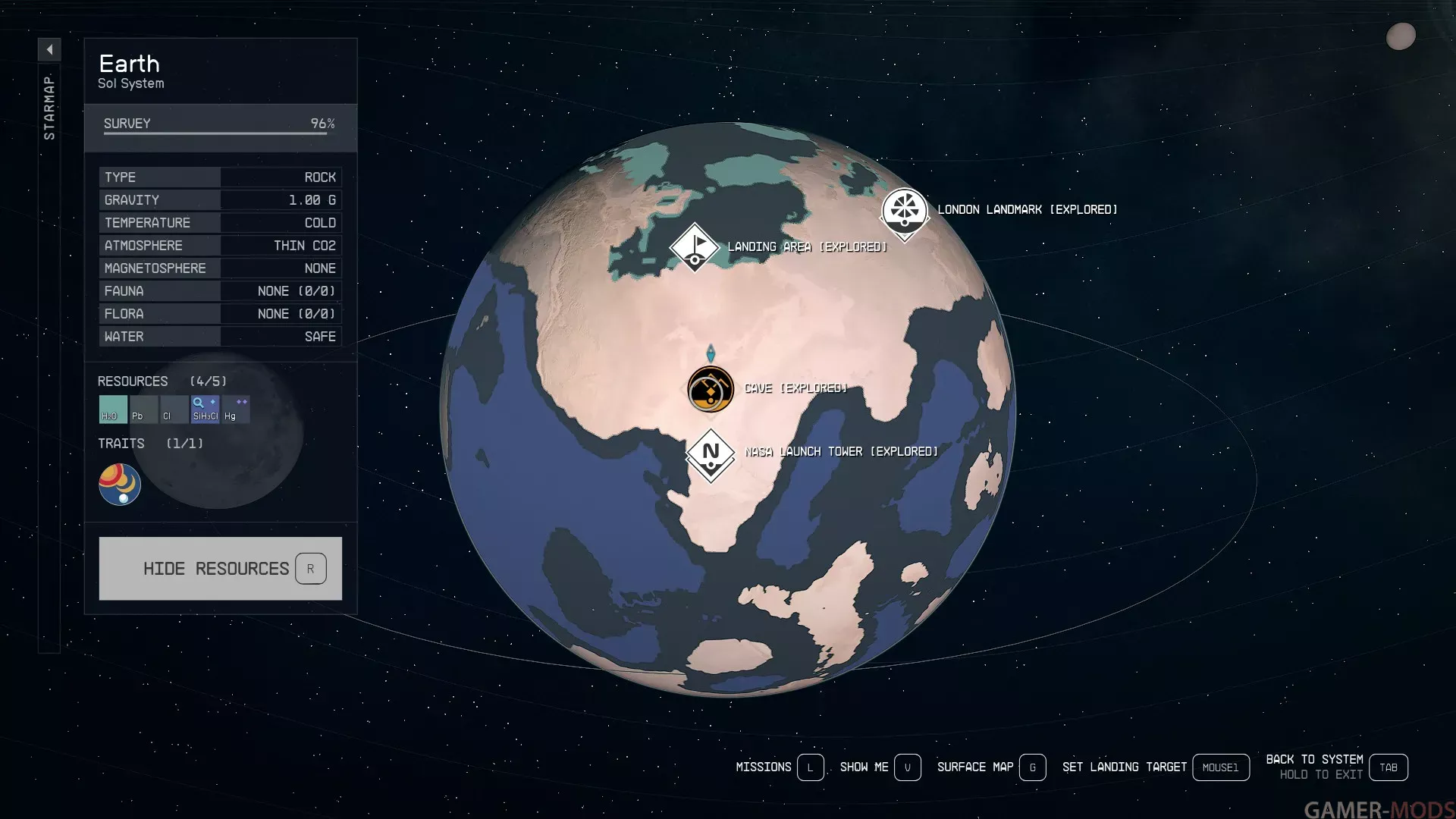The image size is (1456, 819).
Task: Choose the Cave map marker
Action: [711, 389]
